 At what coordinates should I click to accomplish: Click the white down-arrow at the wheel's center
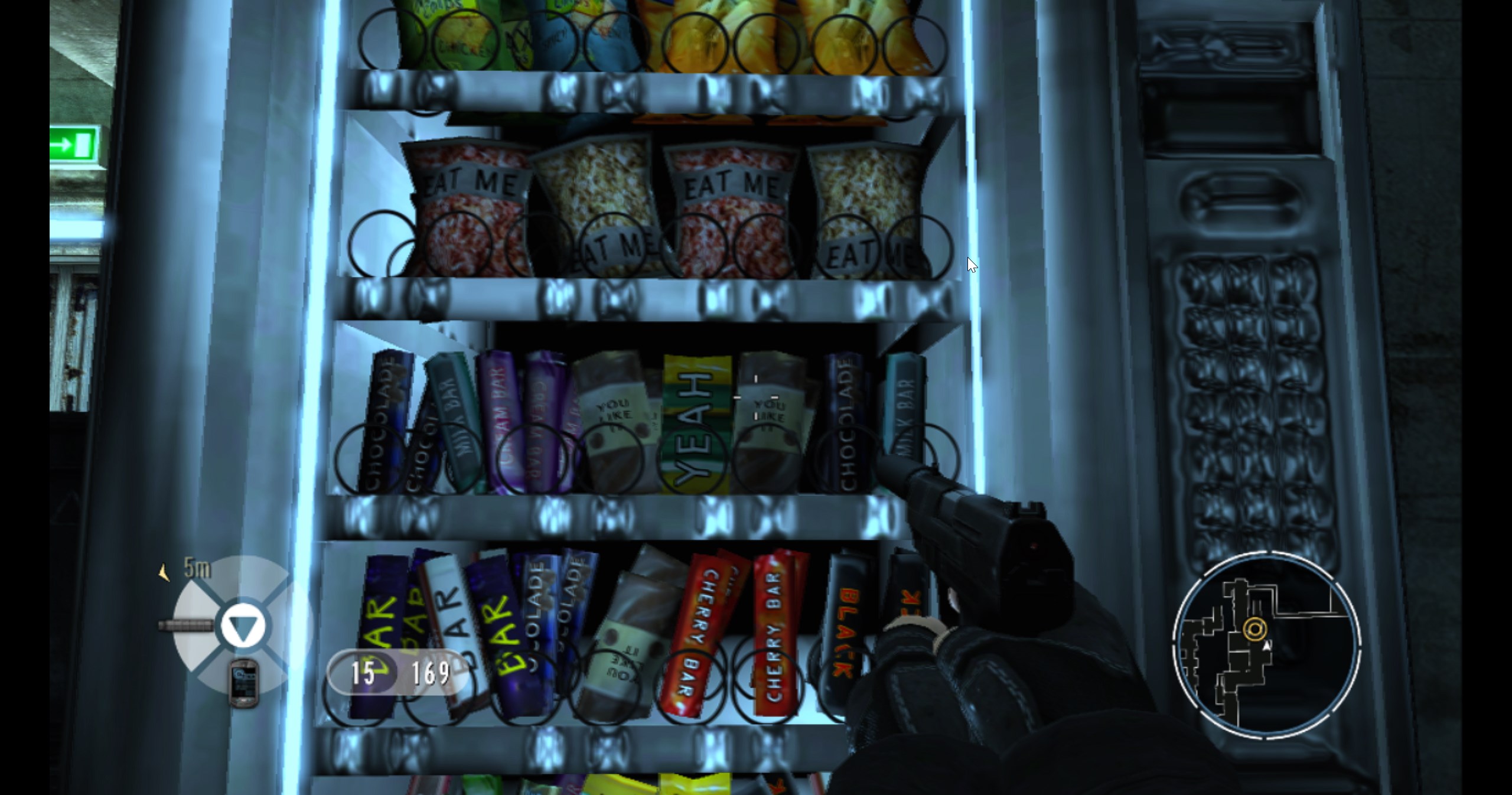click(x=243, y=626)
